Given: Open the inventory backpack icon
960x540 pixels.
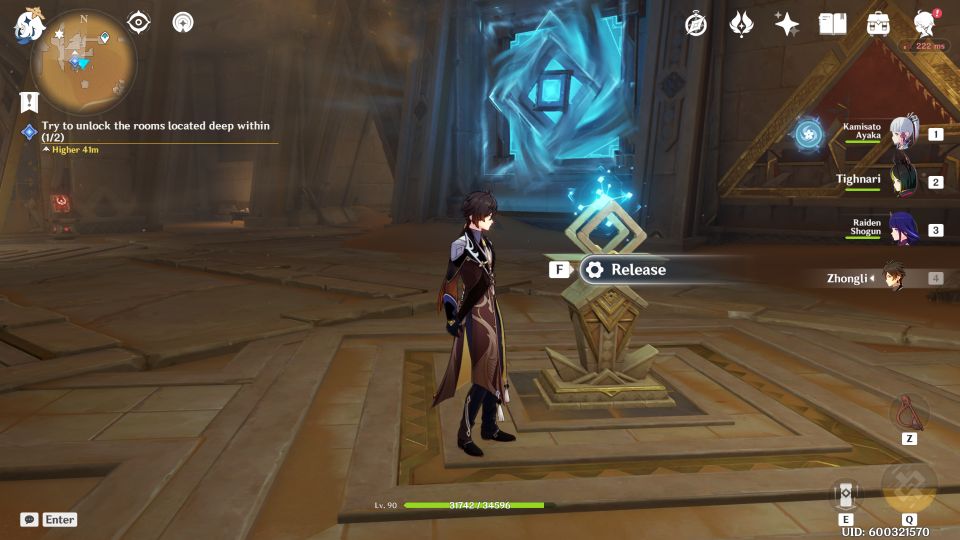Looking at the screenshot, I should [878, 24].
